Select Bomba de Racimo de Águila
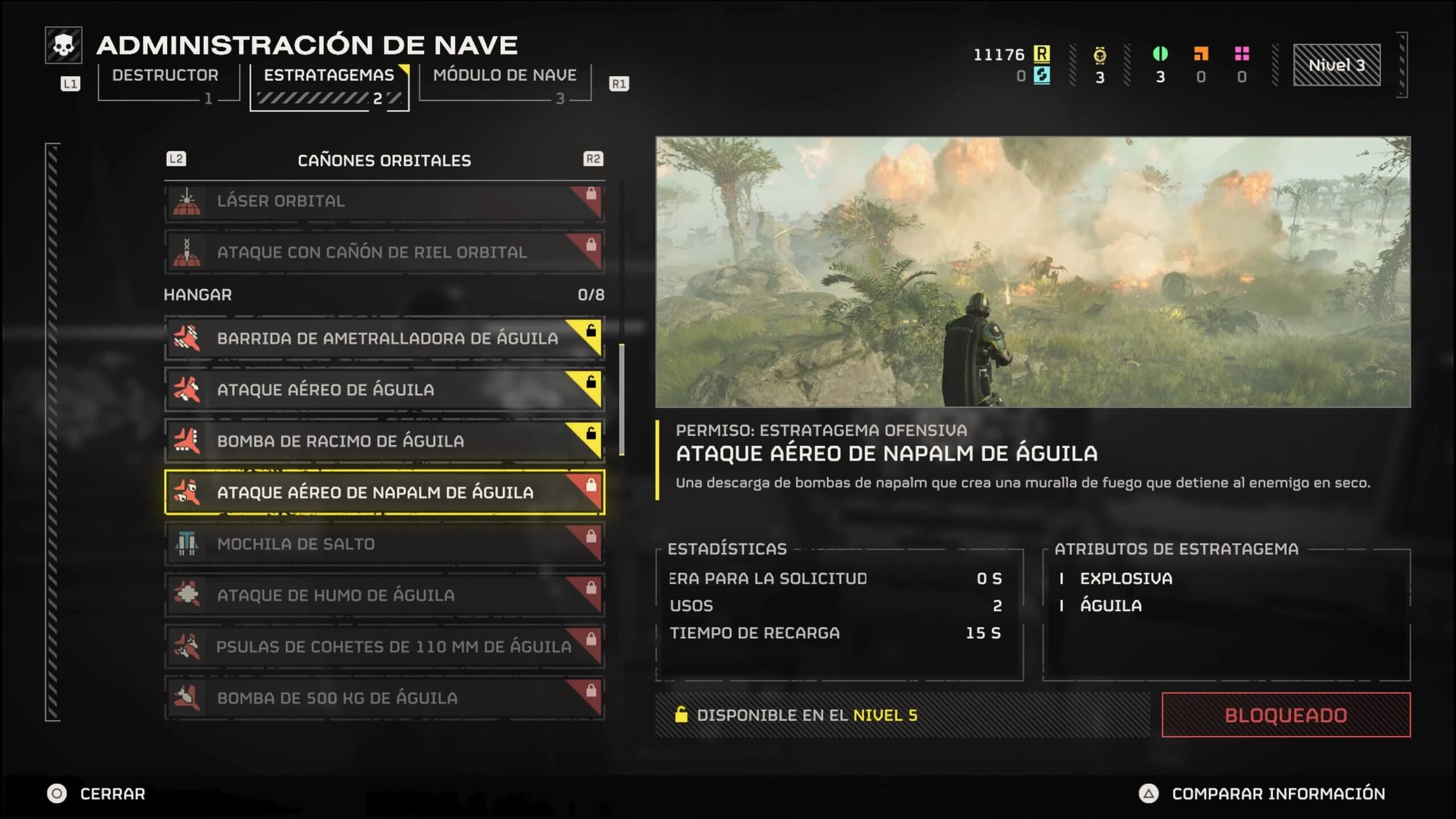Viewport: 1456px width, 819px height. tap(384, 441)
